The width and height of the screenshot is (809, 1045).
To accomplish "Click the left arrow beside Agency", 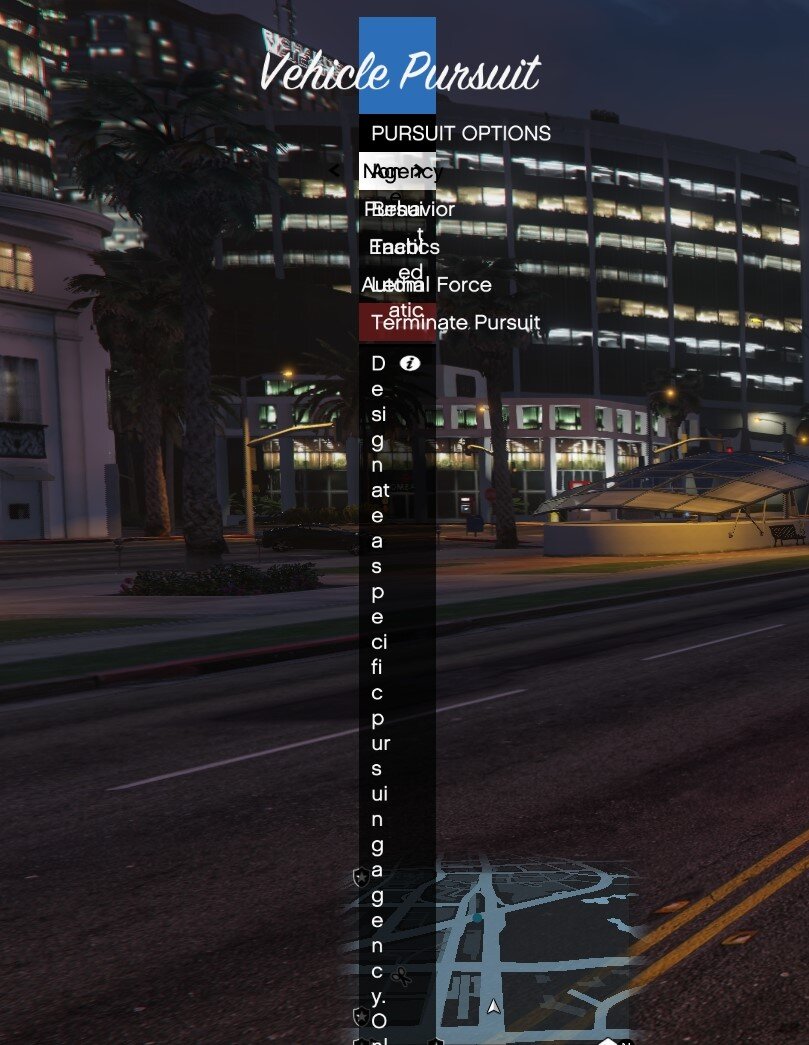I will point(335,171).
